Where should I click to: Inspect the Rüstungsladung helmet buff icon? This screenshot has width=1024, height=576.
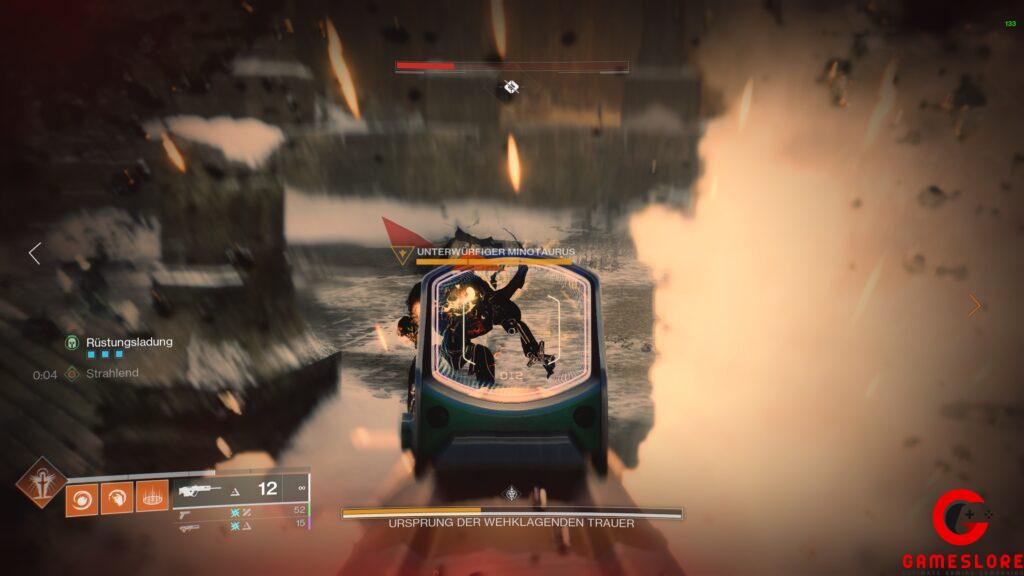[x=72, y=342]
